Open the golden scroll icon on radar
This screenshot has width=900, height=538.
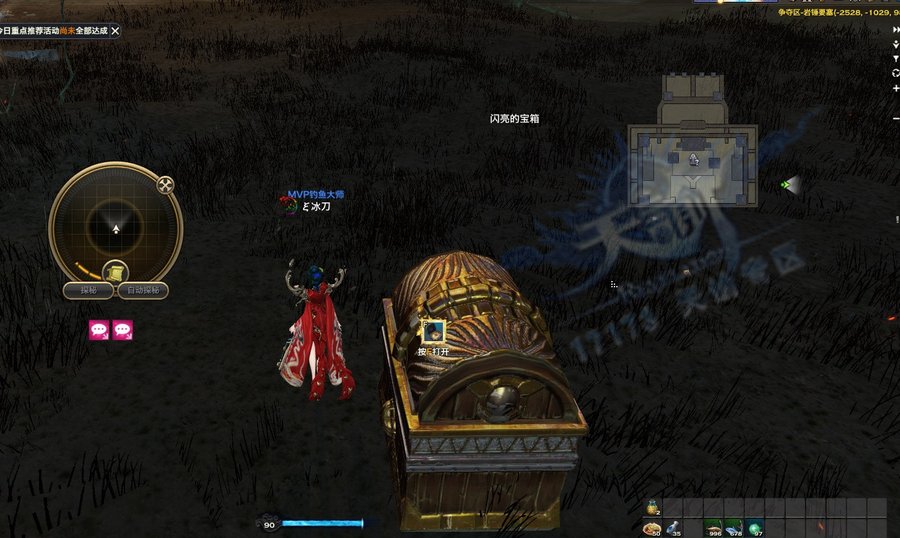click(x=115, y=272)
